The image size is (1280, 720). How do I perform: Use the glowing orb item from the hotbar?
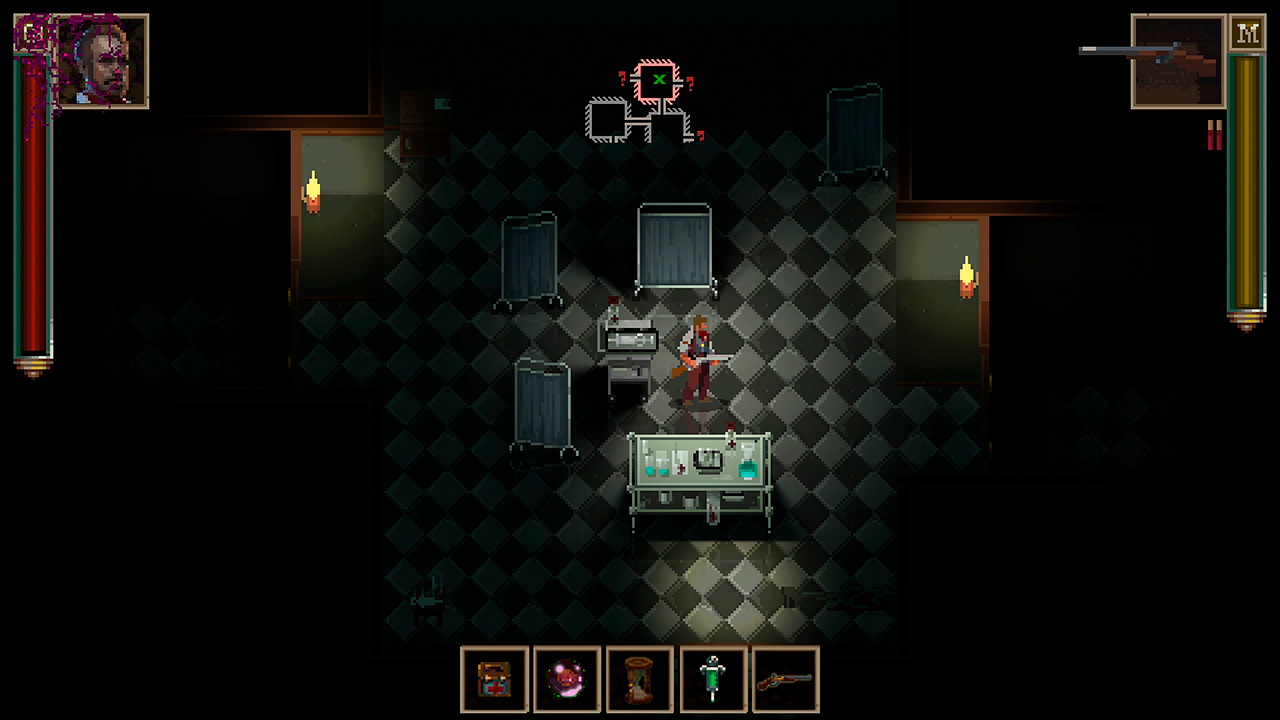coord(567,681)
